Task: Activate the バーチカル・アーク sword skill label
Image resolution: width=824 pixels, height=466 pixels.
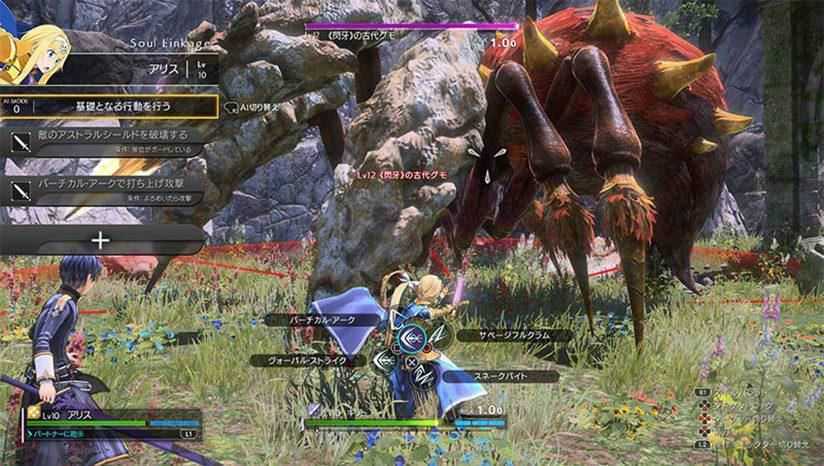Action: click(x=326, y=319)
